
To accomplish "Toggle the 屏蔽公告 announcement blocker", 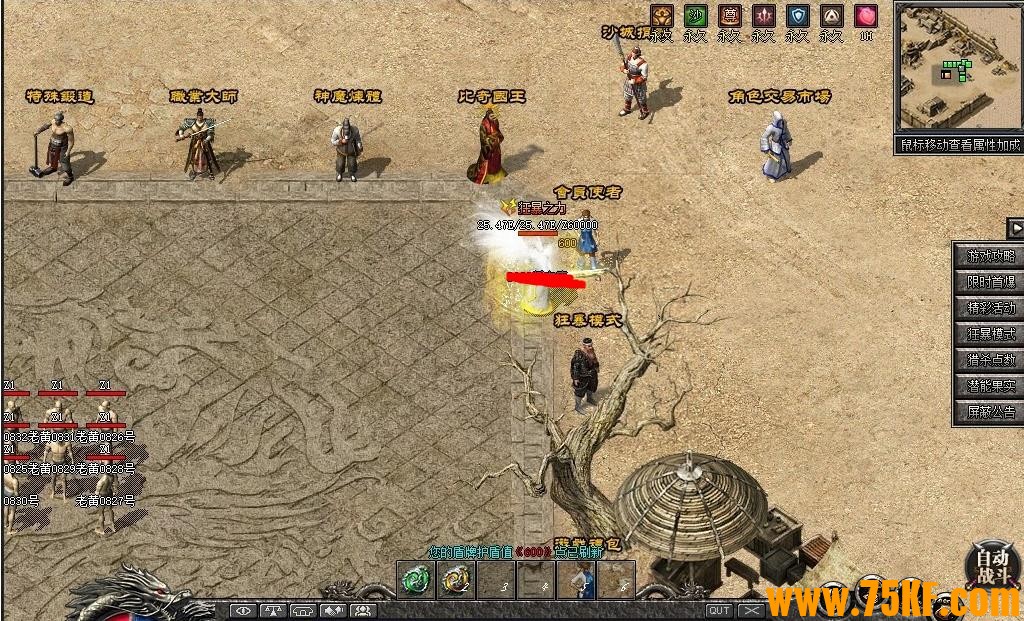I will (990, 412).
